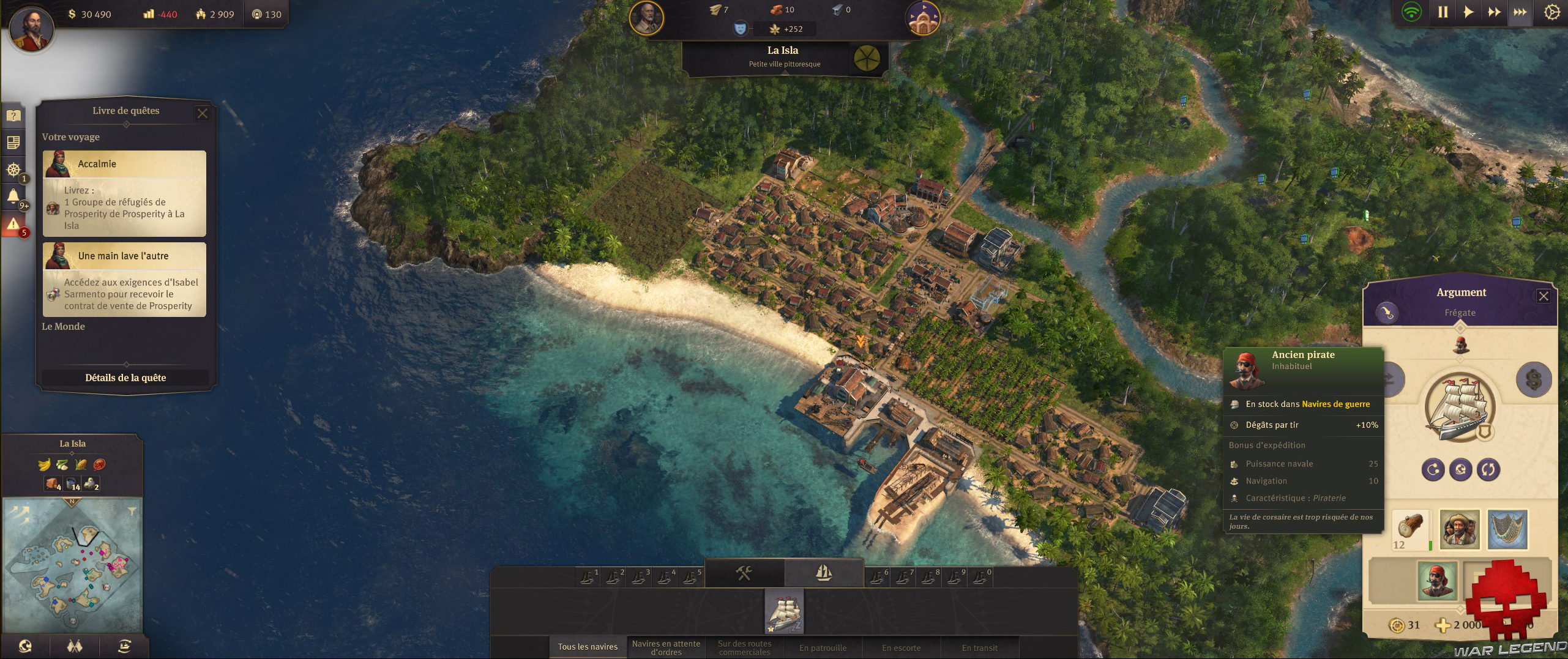Click the Ancien pirate item slot
The image size is (1568, 659).
click(x=1436, y=581)
